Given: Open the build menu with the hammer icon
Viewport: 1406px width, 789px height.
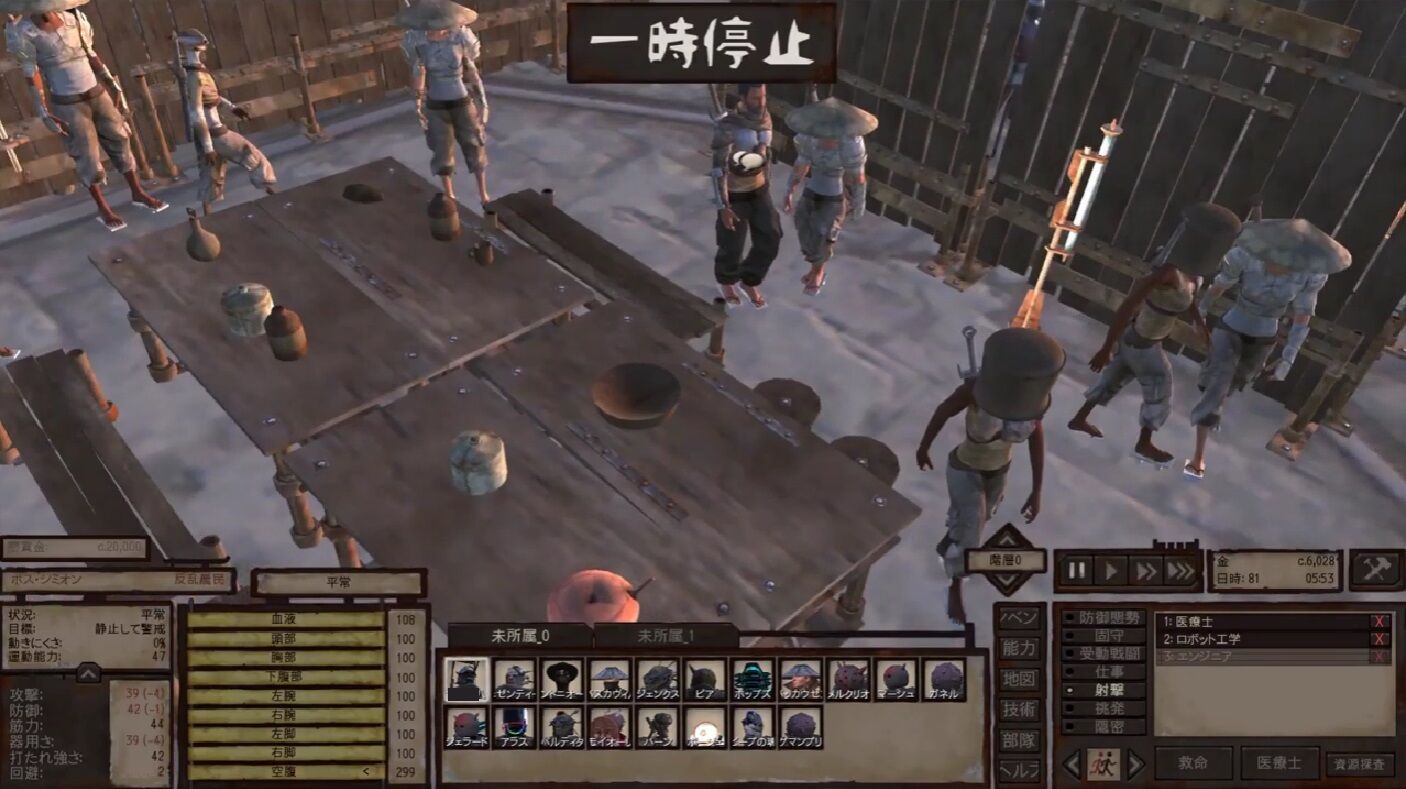Looking at the screenshot, I should click(x=1377, y=570).
